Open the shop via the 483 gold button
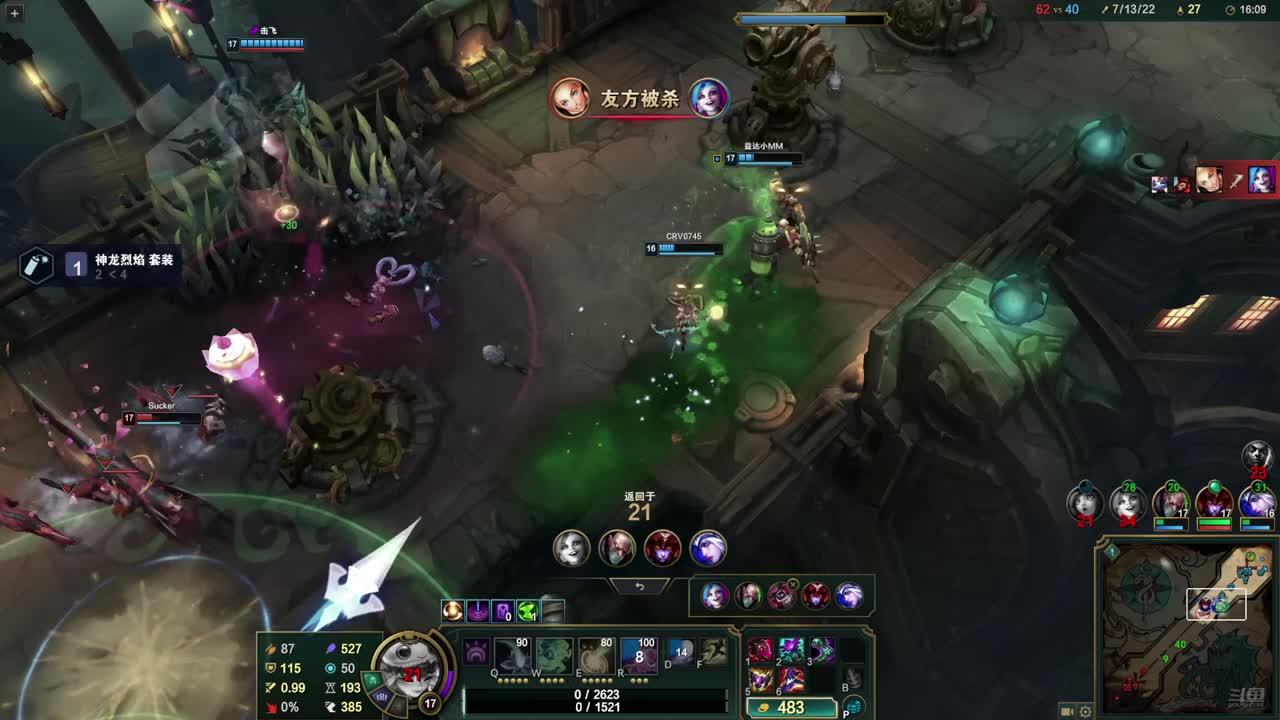This screenshot has width=1280, height=720. pos(791,707)
